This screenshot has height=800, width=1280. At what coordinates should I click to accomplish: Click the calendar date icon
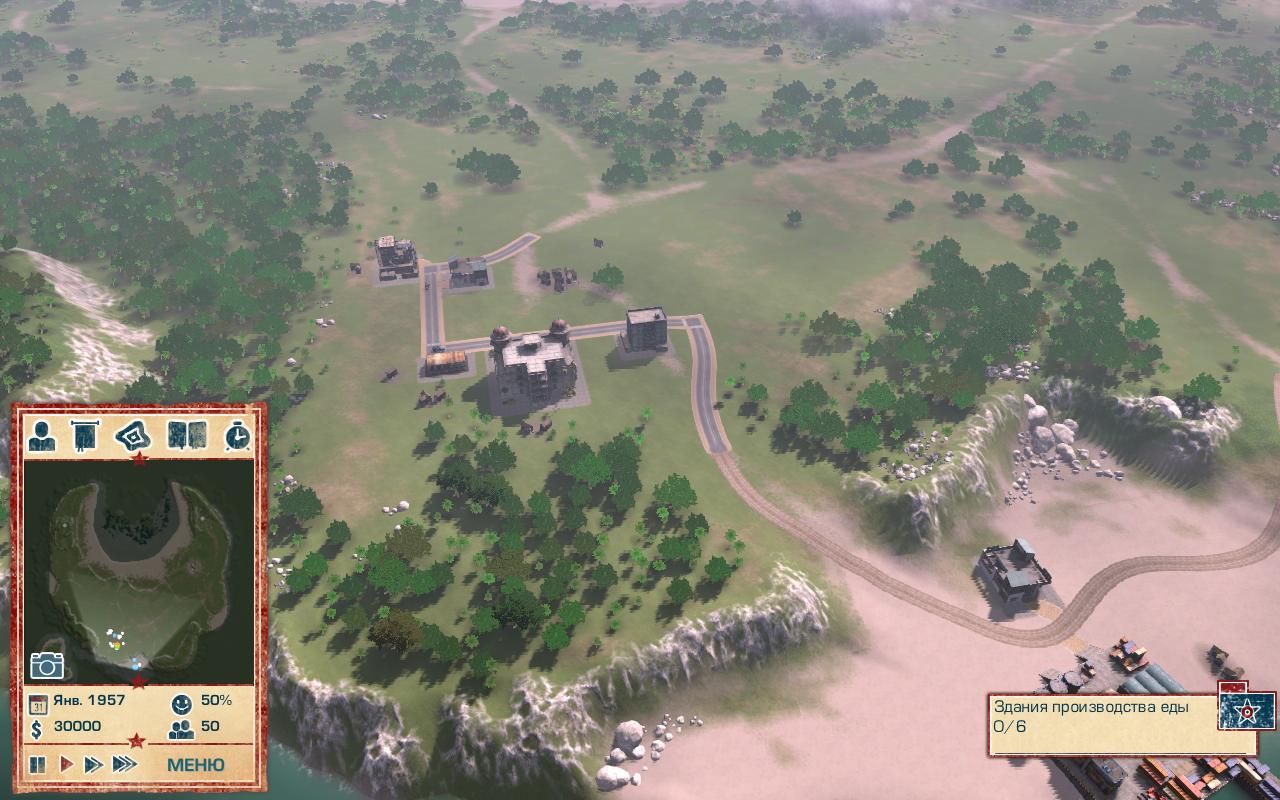38,701
